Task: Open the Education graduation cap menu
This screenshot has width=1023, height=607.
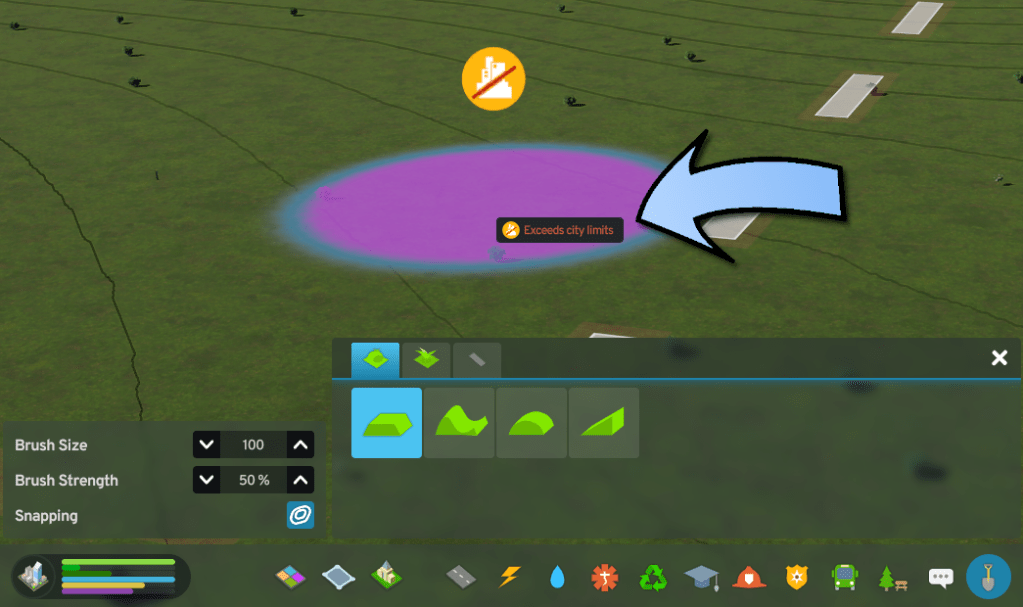Action: pos(701,577)
